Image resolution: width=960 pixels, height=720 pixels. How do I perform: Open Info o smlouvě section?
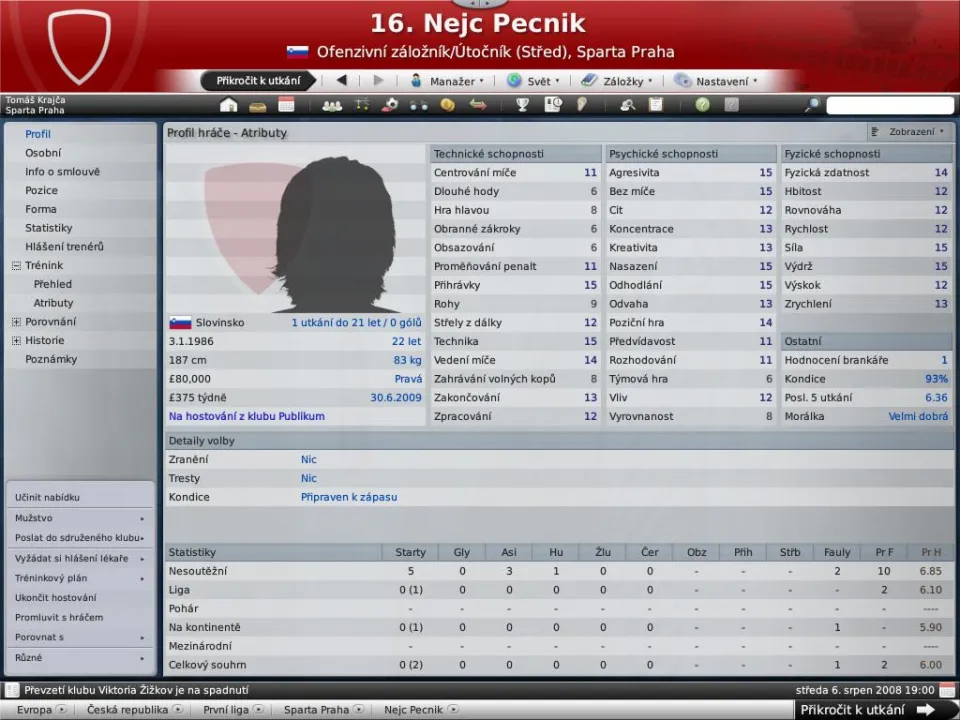tap(62, 172)
